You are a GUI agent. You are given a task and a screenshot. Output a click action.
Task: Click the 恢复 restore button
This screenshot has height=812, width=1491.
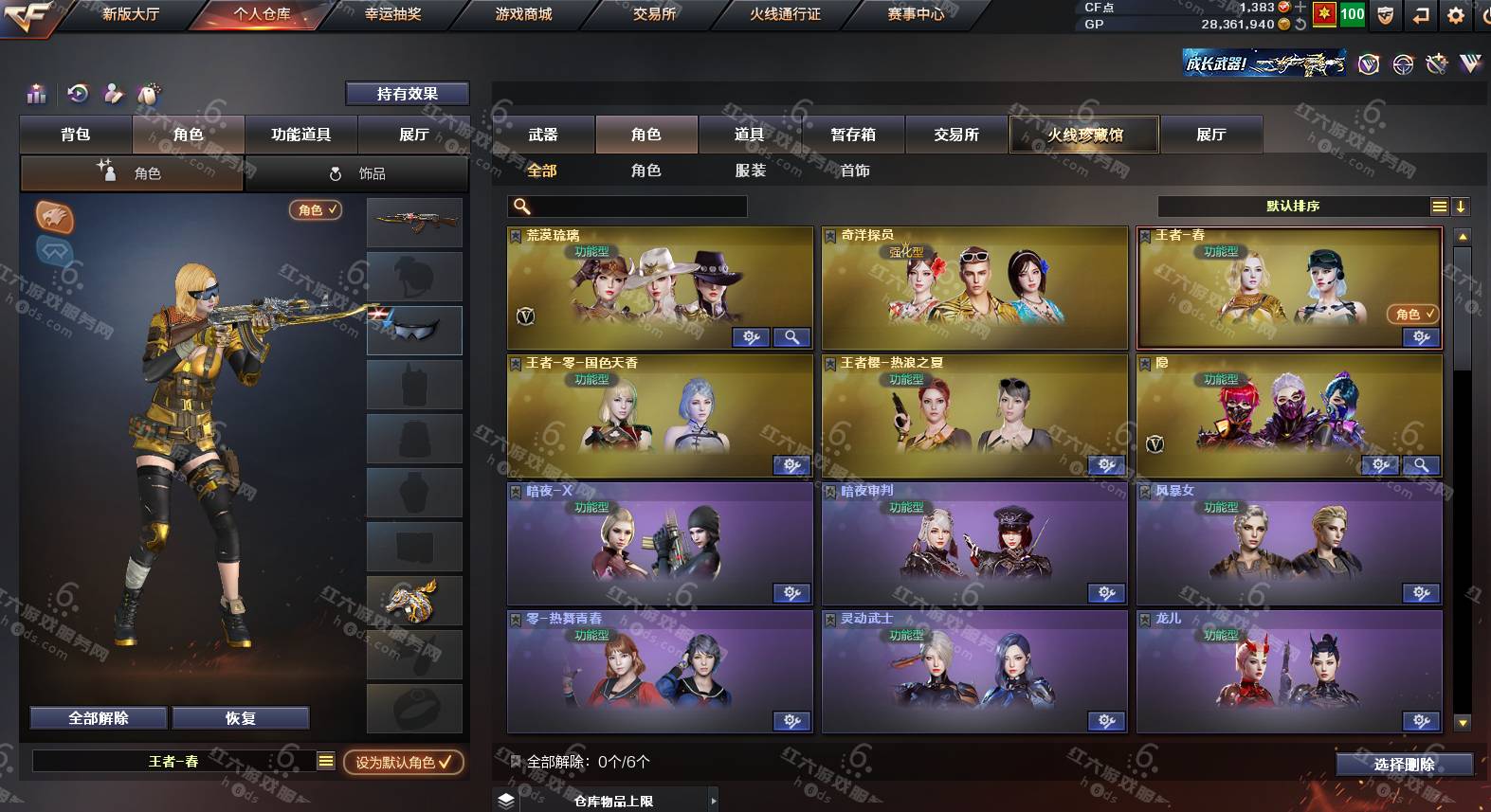point(241,718)
